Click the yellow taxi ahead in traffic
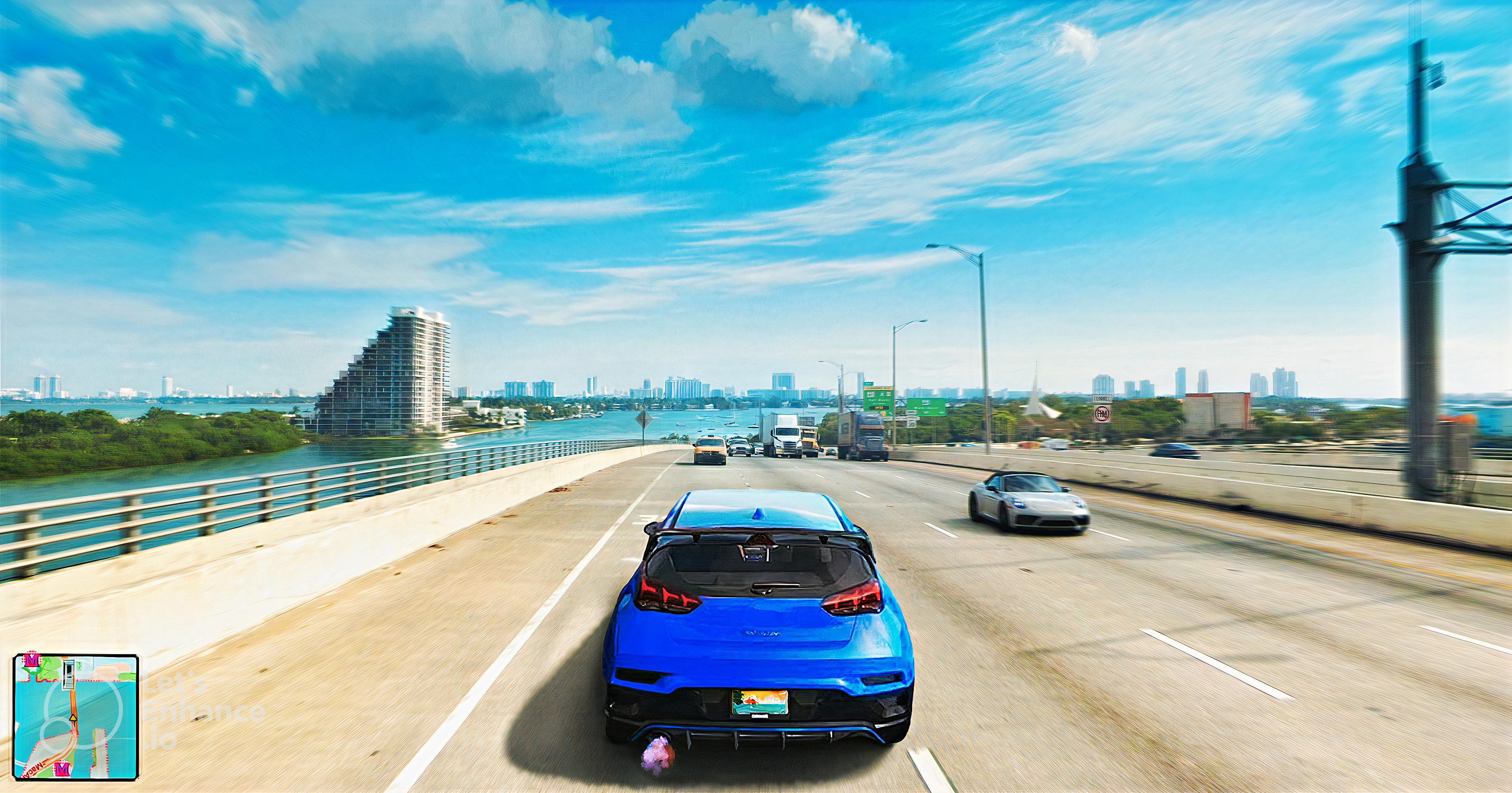 click(x=710, y=449)
